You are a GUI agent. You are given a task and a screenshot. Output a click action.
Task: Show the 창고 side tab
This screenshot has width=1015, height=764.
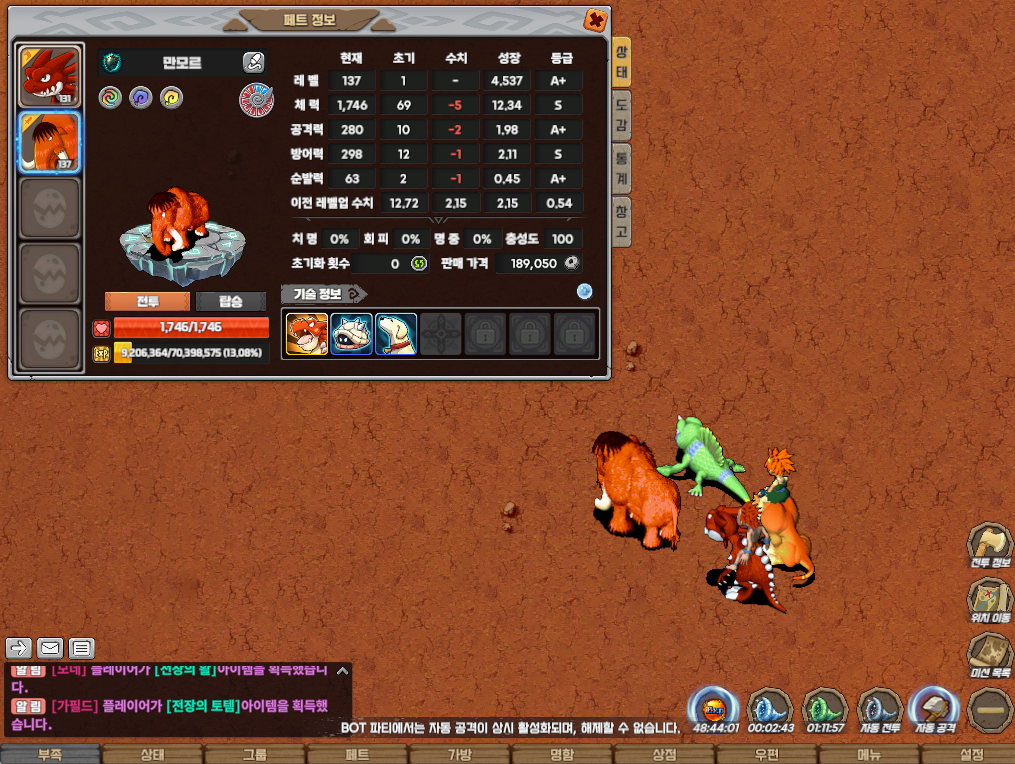pyautogui.click(x=622, y=219)
